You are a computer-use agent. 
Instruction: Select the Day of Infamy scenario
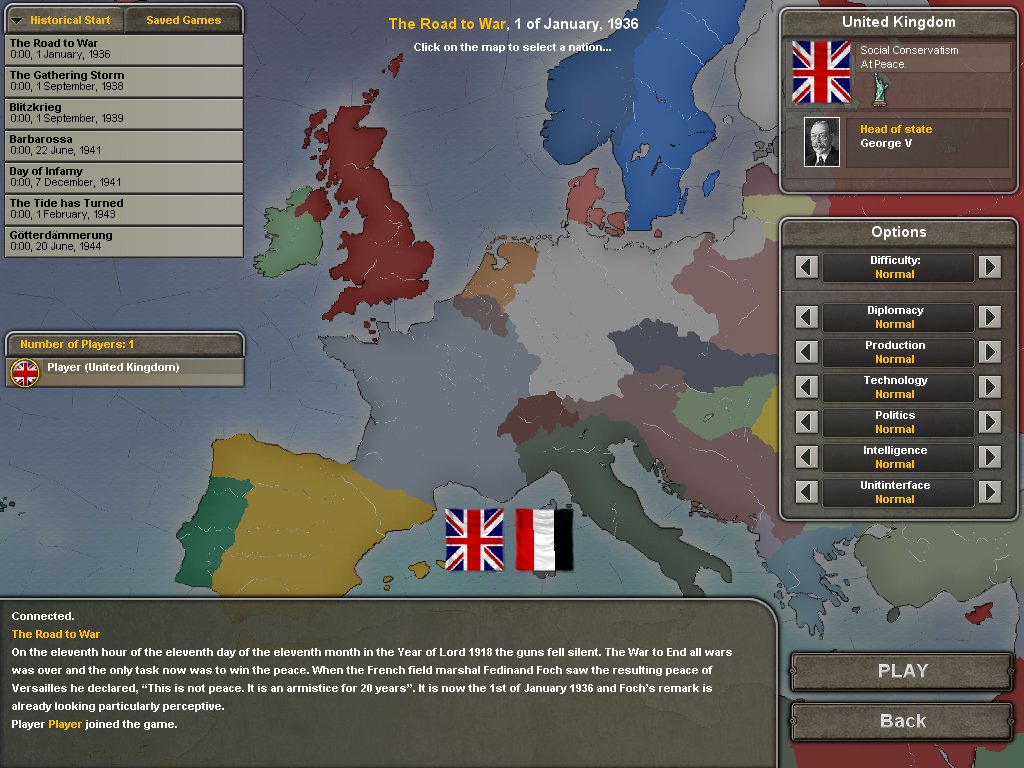click(x=123, y=177)
